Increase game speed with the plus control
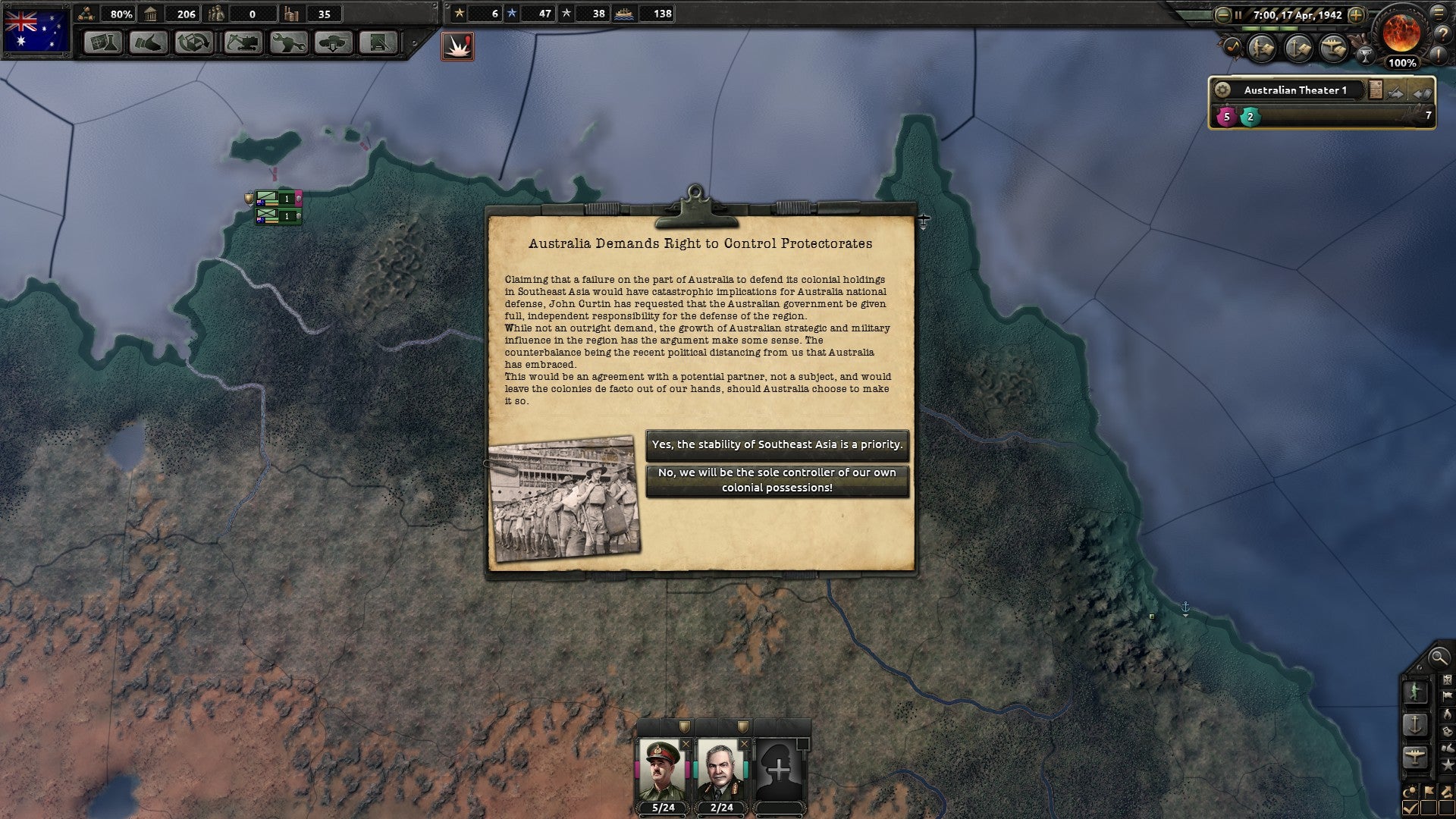Image resolution: width=1456 pixels, height=819 pixels. tap(1355, 14)
